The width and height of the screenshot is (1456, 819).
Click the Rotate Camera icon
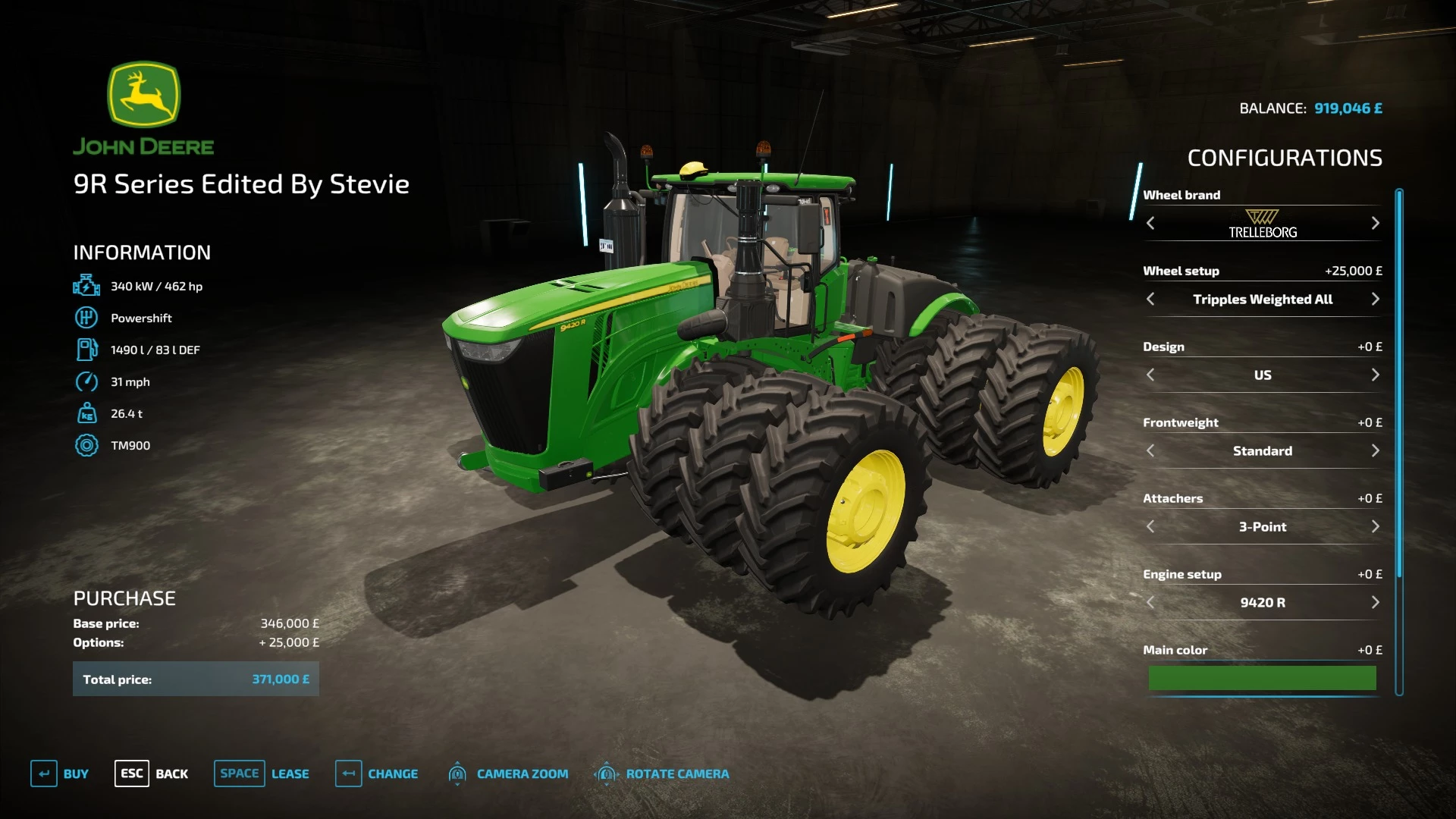pos(606,773)
